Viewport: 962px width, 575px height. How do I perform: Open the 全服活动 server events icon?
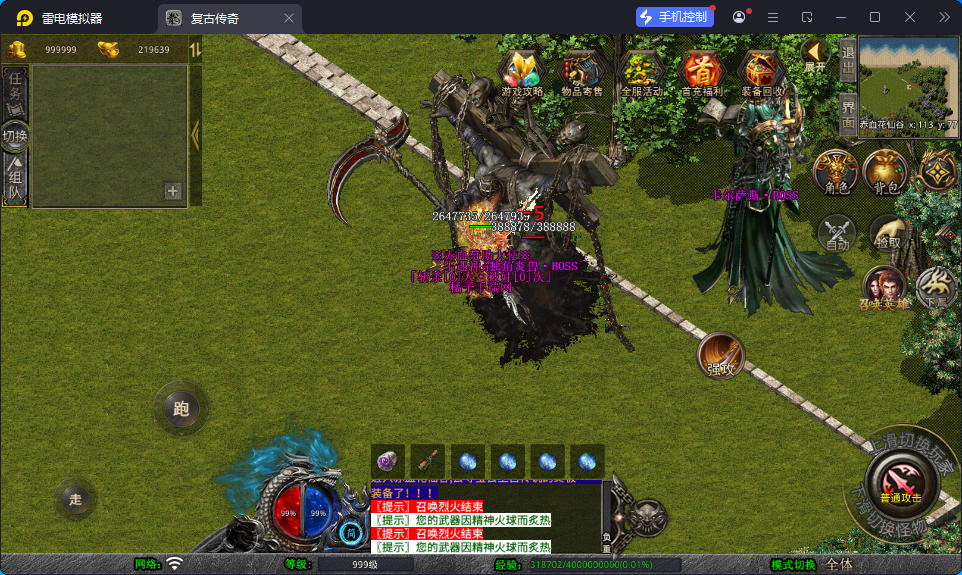coord(641,73)
